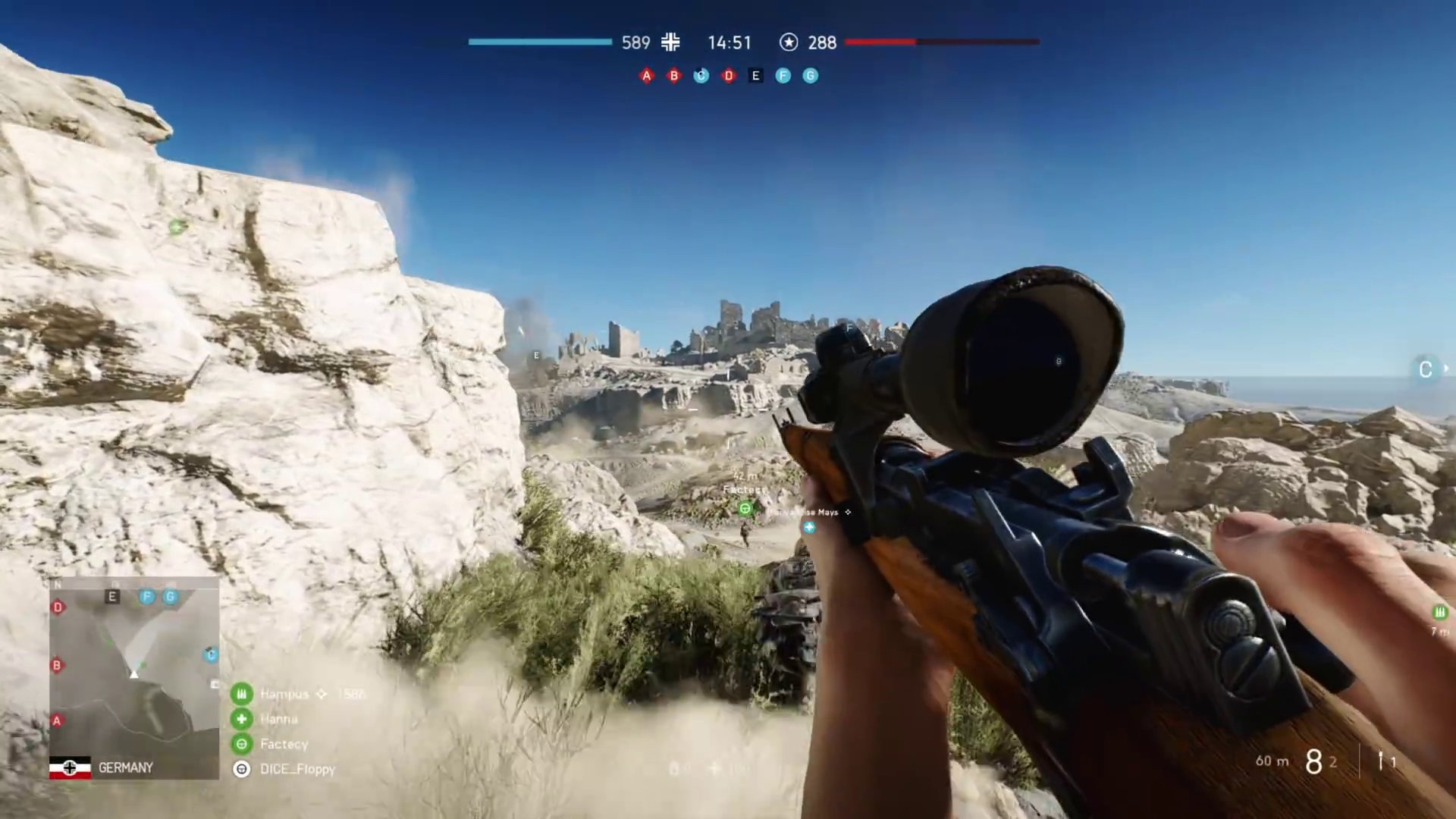
Task: Select objective G flag in top bar
Action: click(x=810, y=76)
